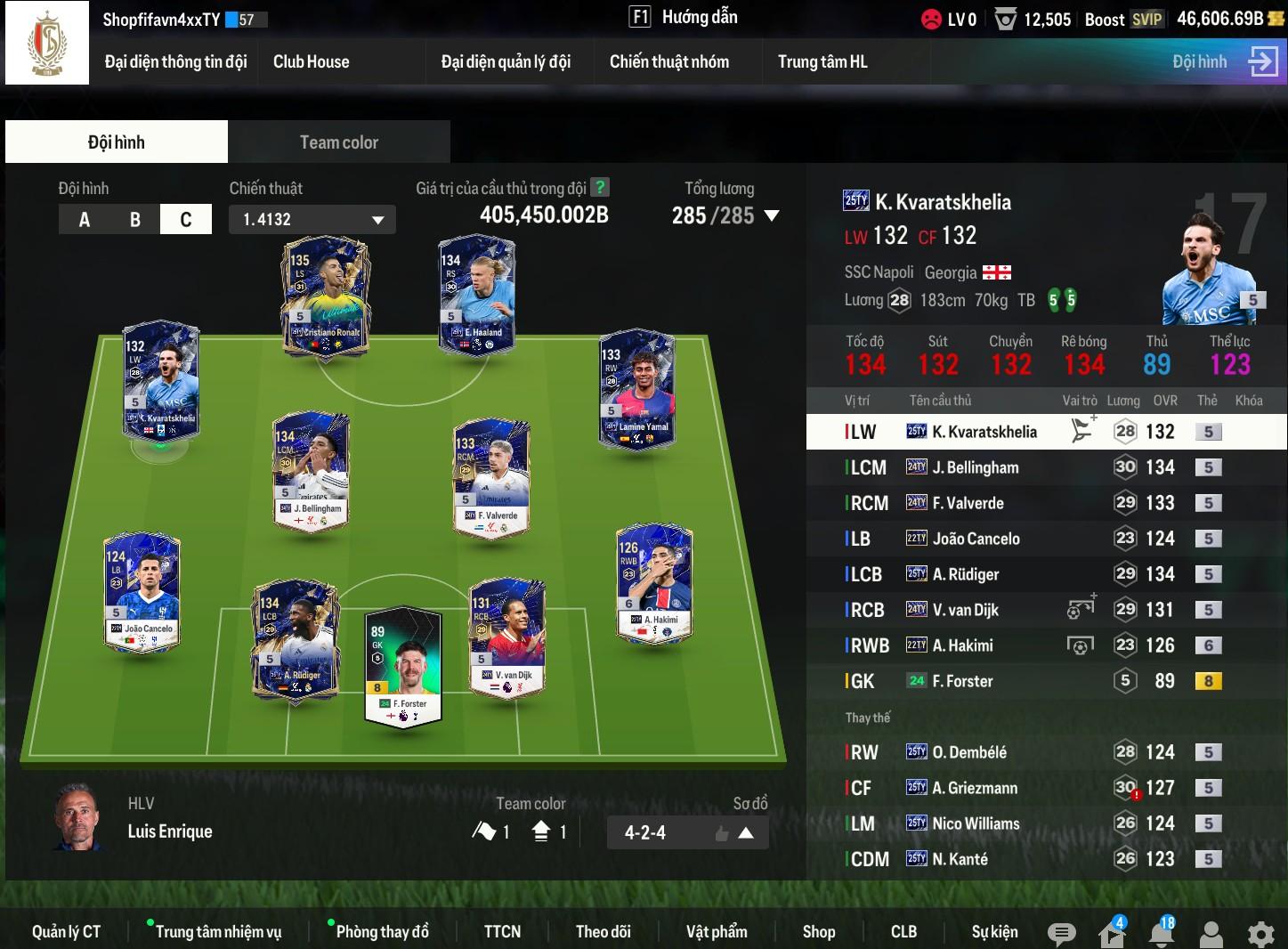The height and width of the screenshot is (949, 1288).
Task: Open the Shop from bottom bar
Action: coord(818,931)
